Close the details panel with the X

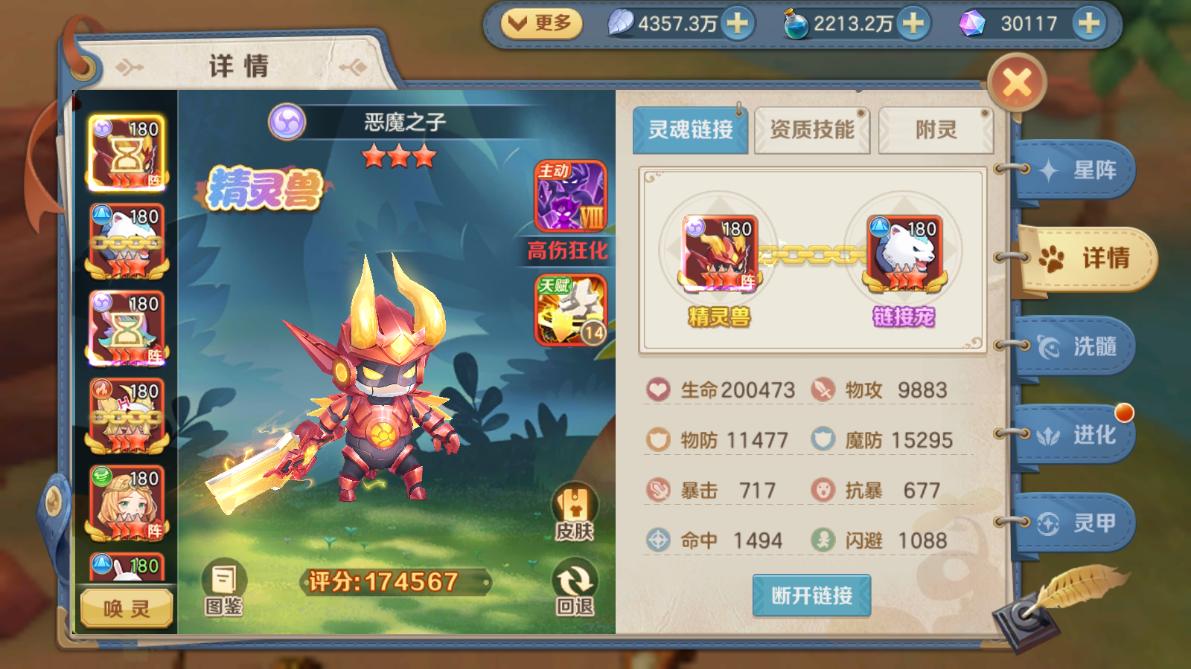(1016, 83)
